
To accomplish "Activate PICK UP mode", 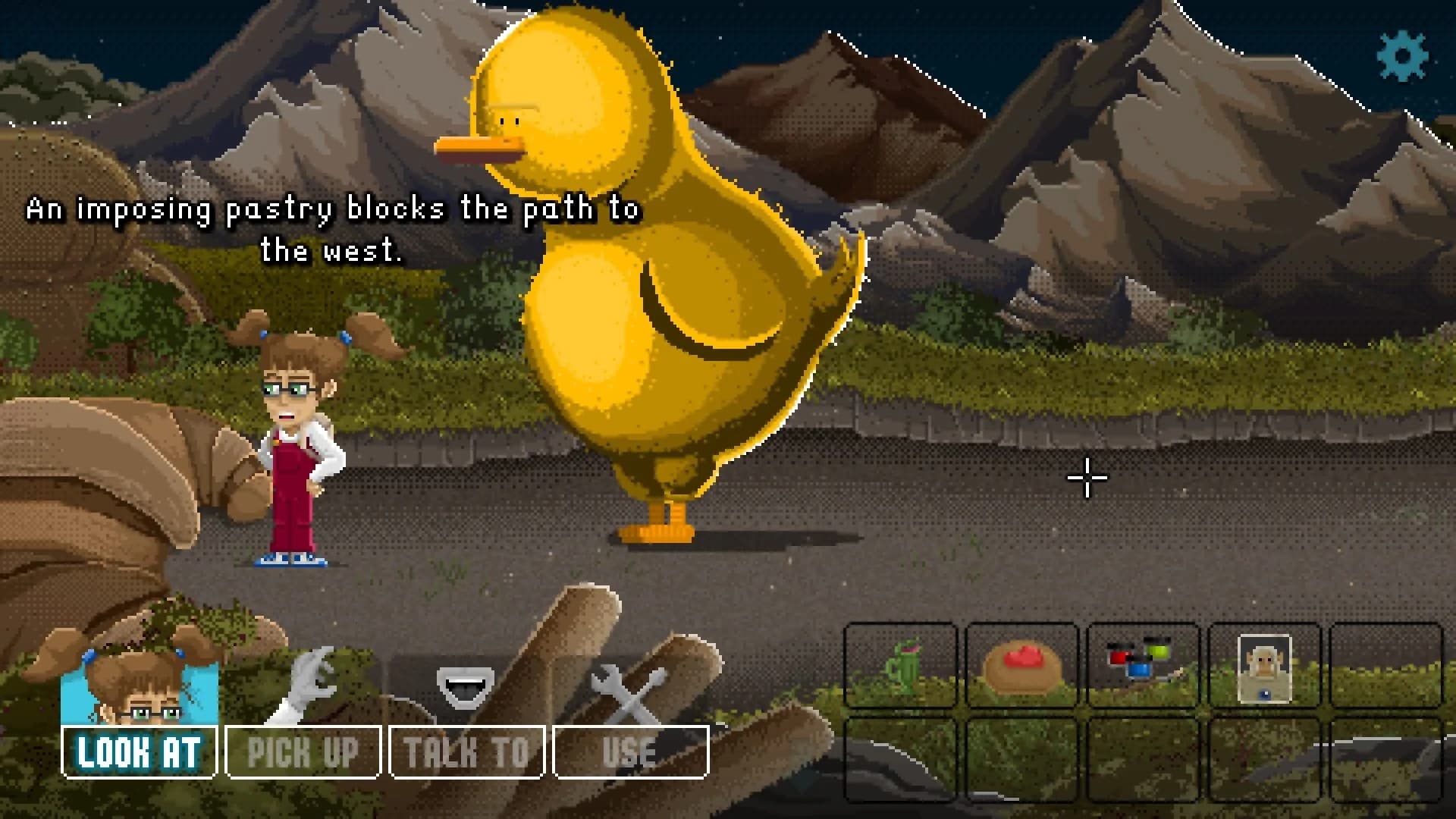I will [x=303, y=752].
